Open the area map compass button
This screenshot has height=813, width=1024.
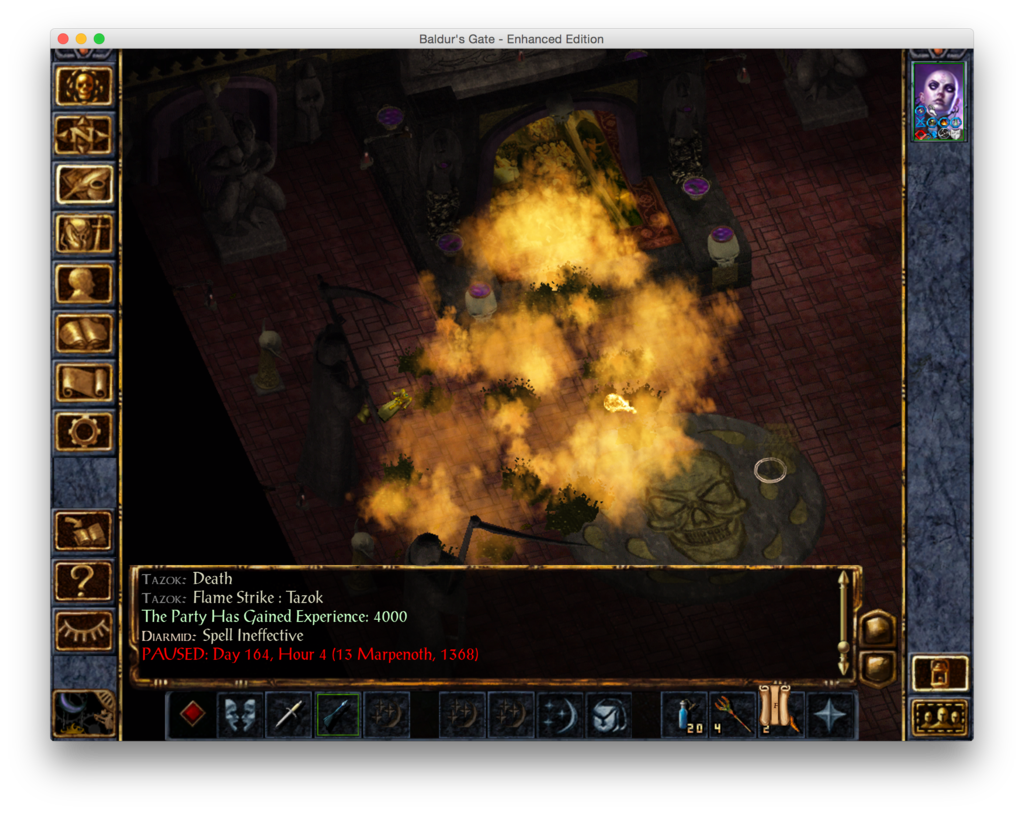pyautogui.click(x=84, y=135)
